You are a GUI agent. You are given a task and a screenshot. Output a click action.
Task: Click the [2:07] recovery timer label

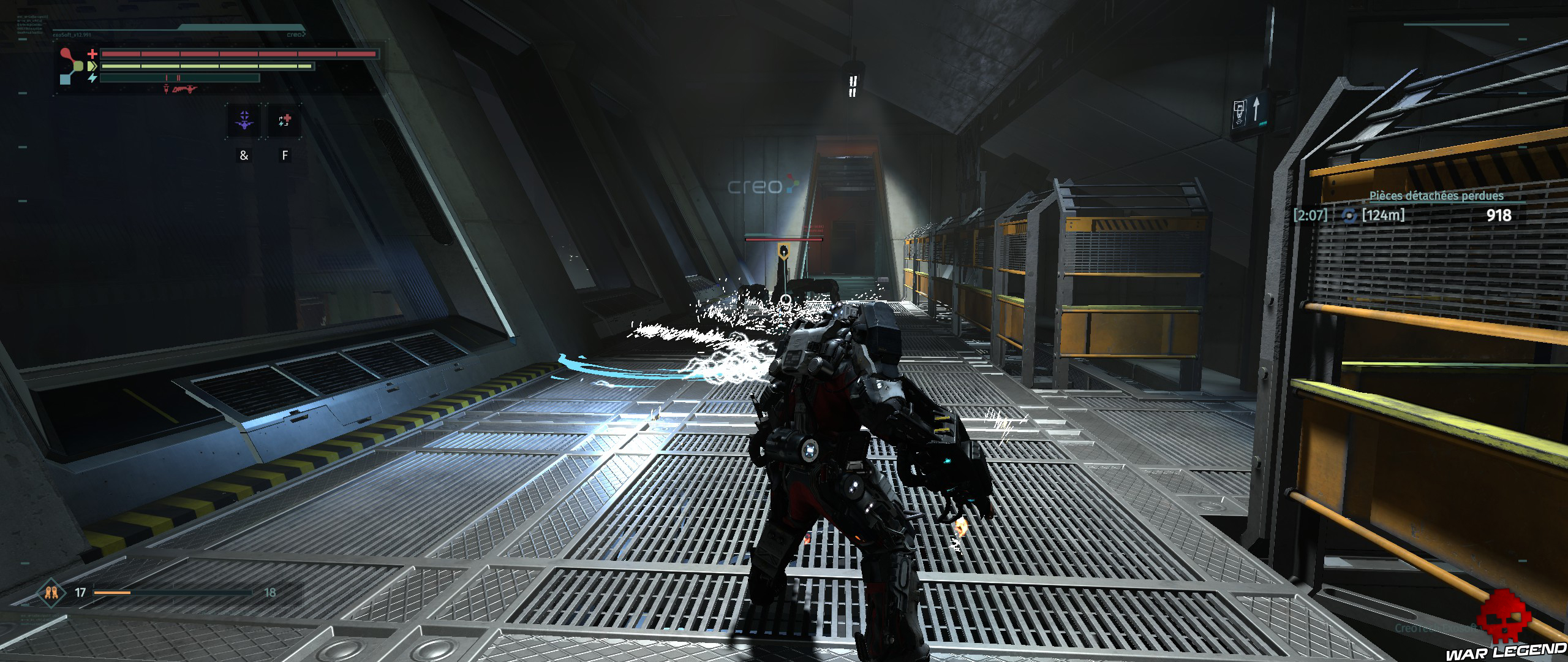(x=1311, y=215)
